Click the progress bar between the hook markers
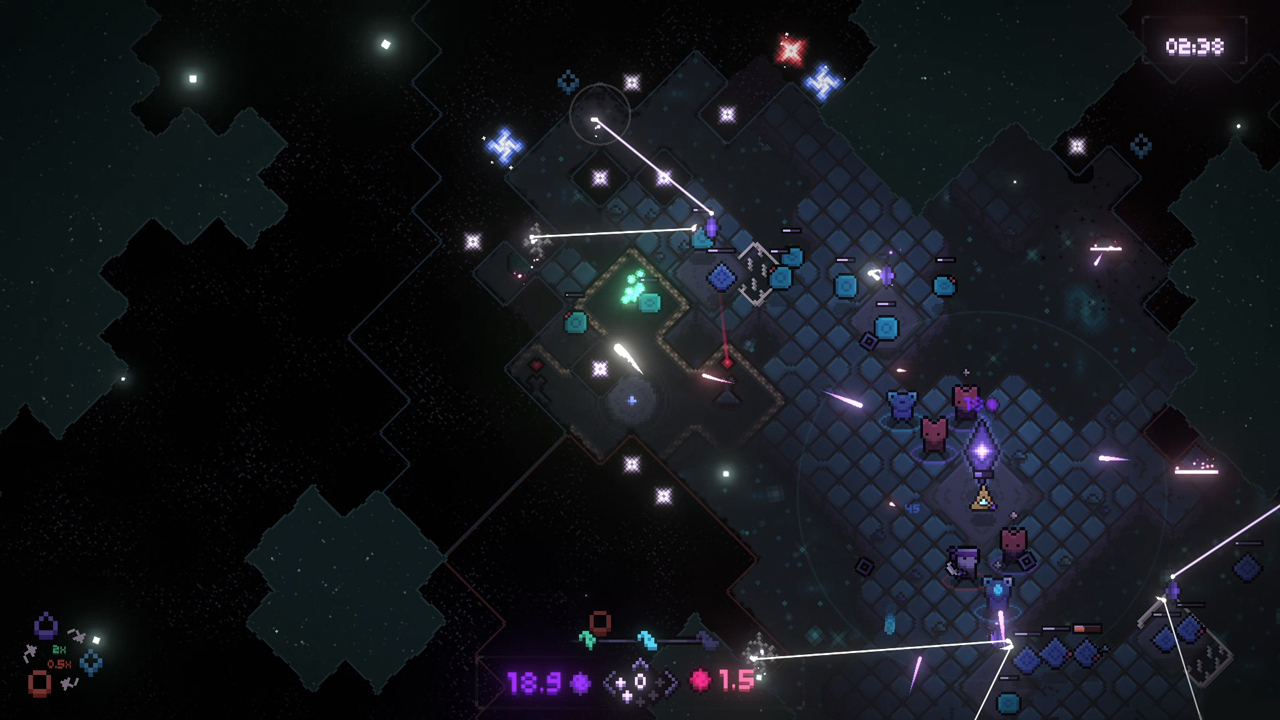This screenshot has height=720, width=1280. click(x=617, y=640)
